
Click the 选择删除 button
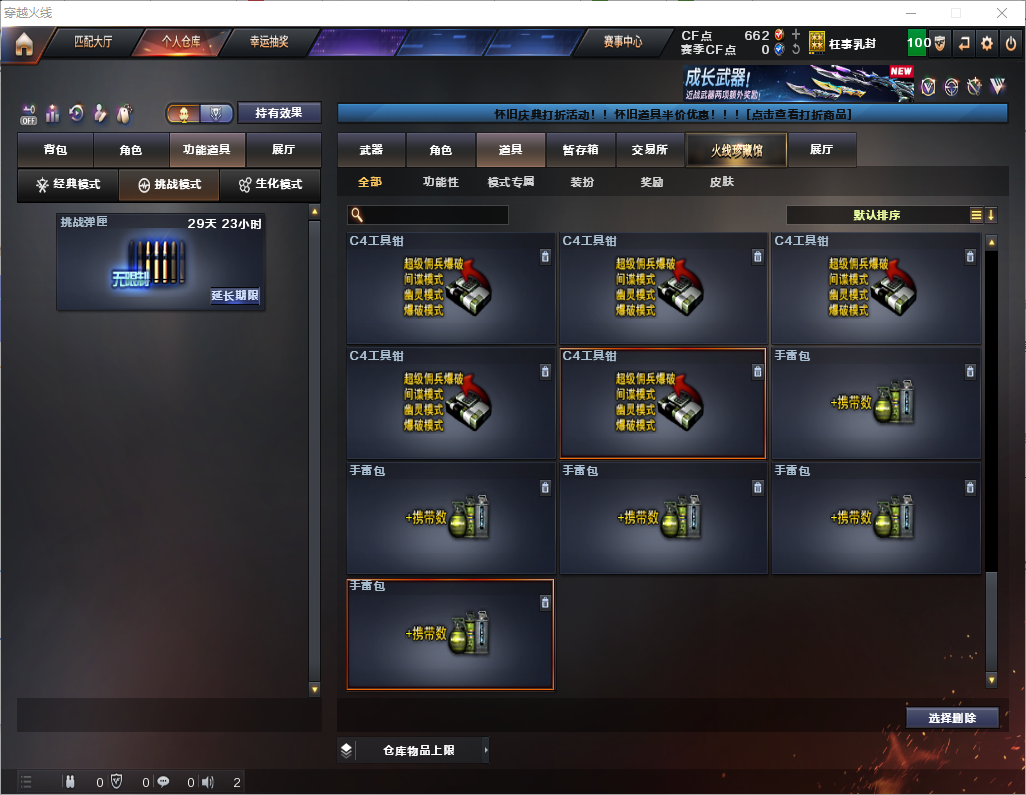click(x=951, y=718)
